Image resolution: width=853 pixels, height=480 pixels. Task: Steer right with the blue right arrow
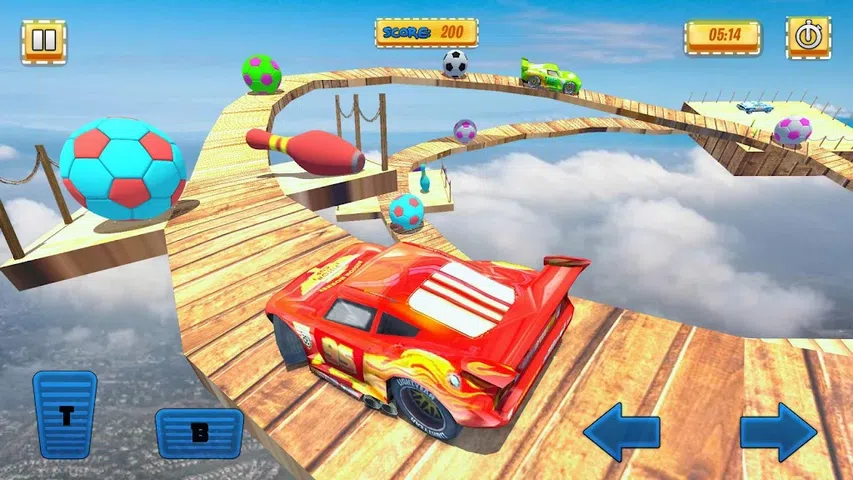pyautogui.click(x=778, y=431)
